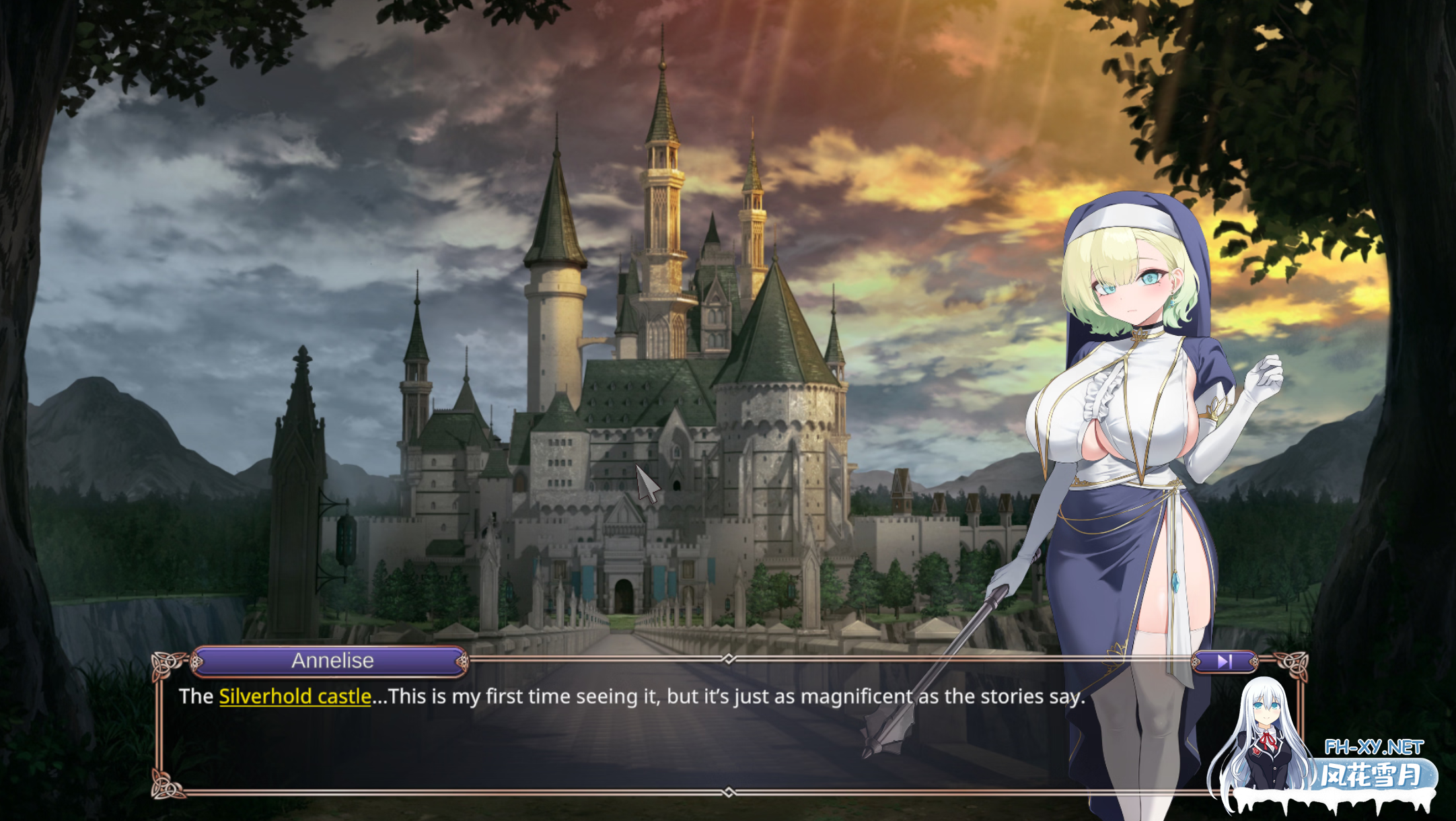Select the blue gem pendant on Annelise's outfit

[1176, 583]
